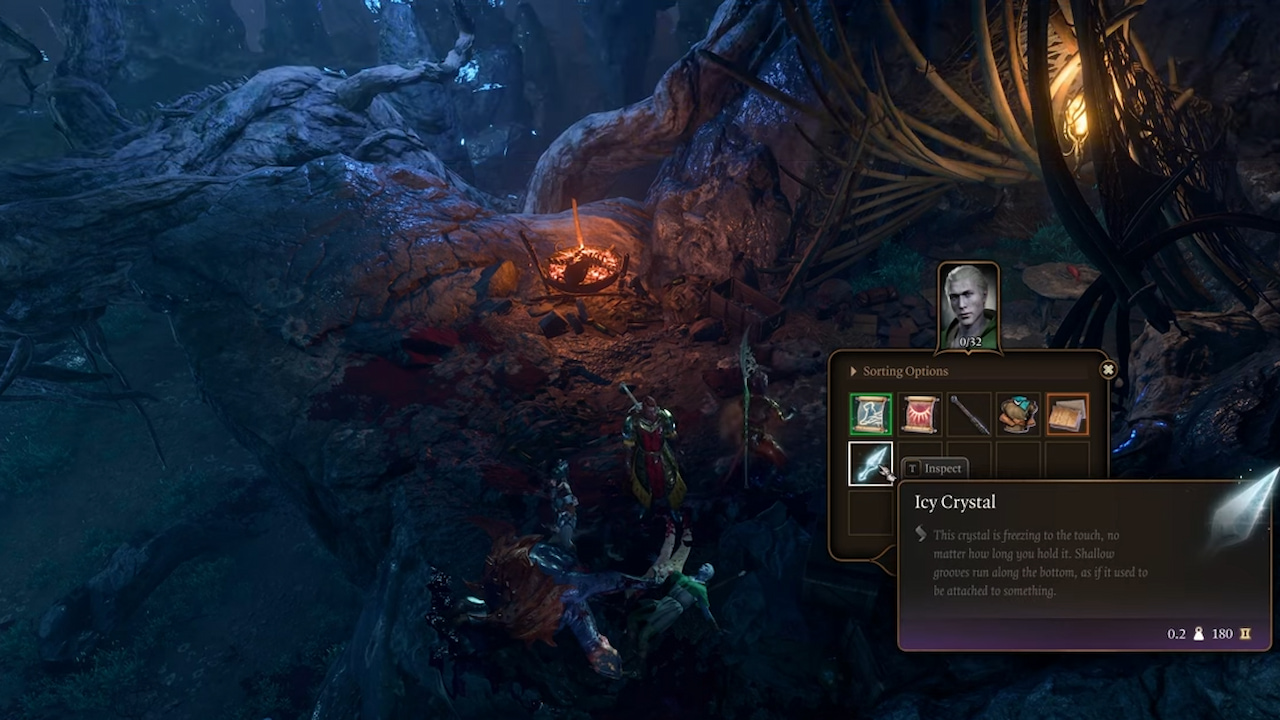The width and height of the screenshot is (1280, 720).
Task: Select the orange-highlighted parchment papers item
Action: pos(1068,414)
